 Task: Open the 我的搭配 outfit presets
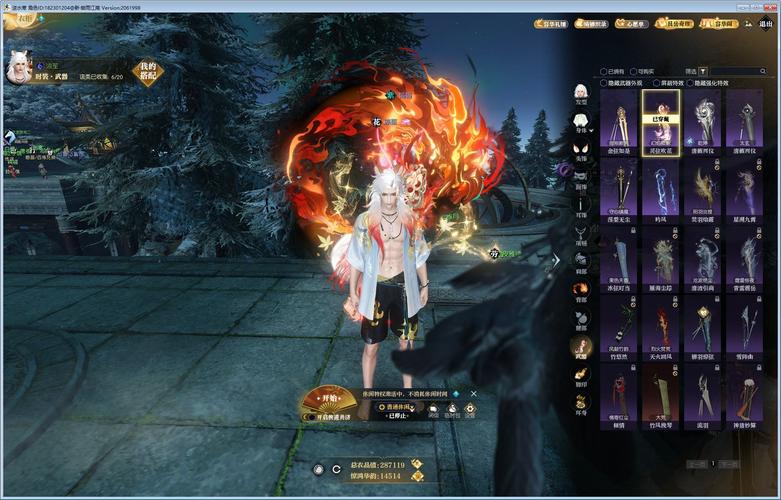point(149,72)
